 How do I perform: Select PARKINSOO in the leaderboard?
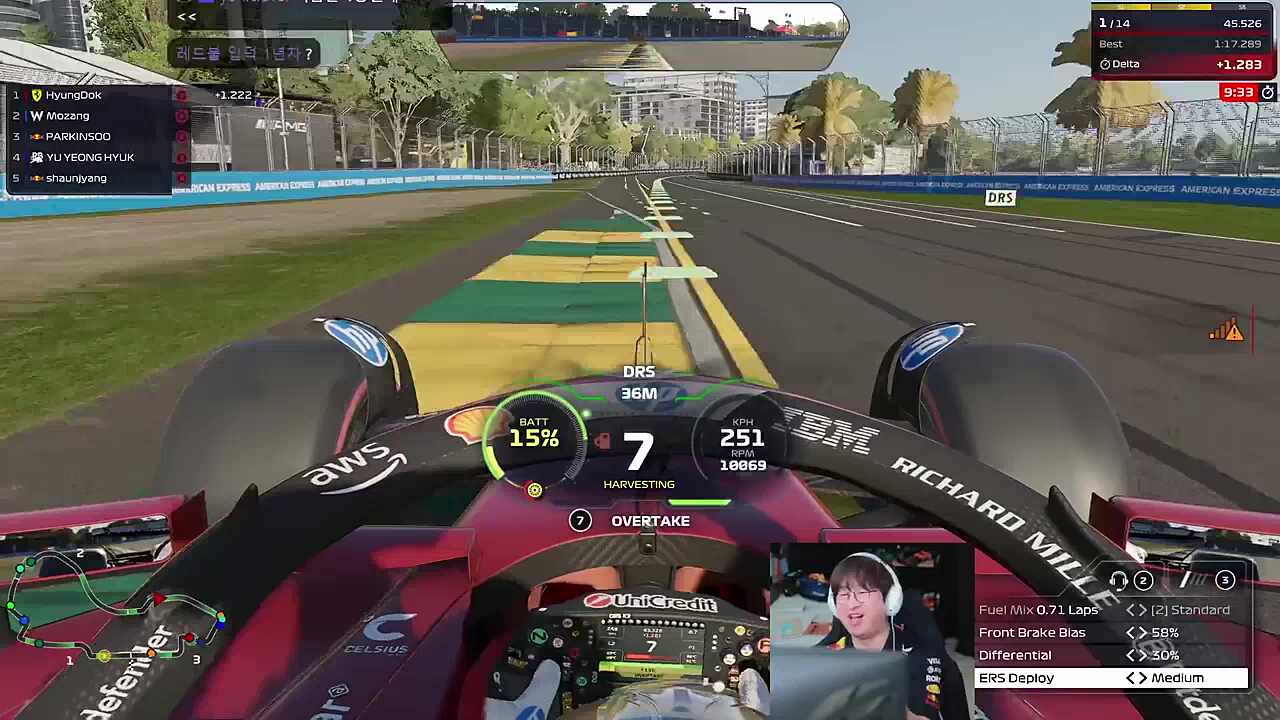(x=78, y=137)
